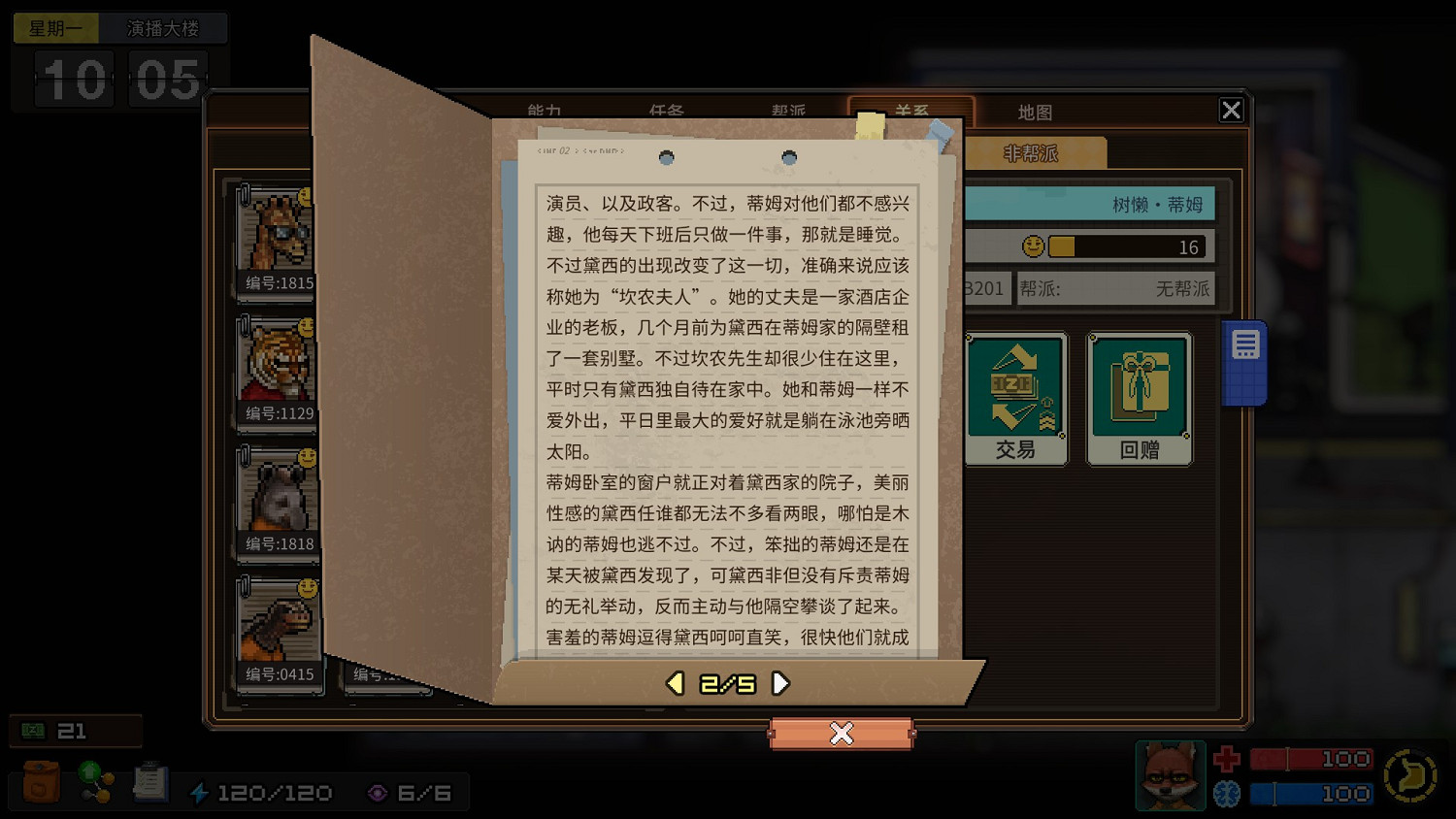The height and width of the screenshot is (819, 1456).
Task: Open the backpack inventory icon
Action: 39,781
